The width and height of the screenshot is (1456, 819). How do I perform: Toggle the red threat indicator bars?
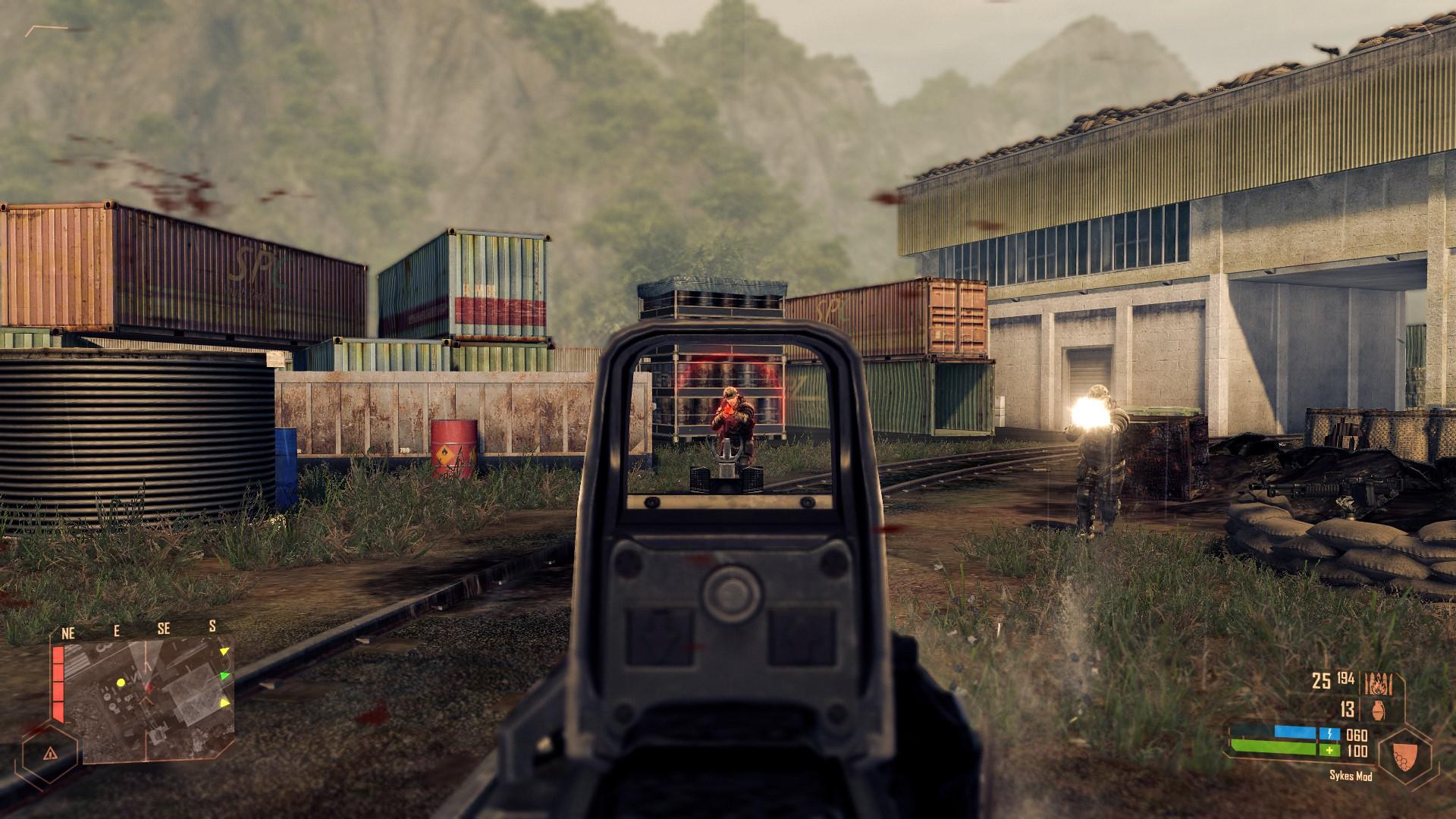[x=58, y=681]
